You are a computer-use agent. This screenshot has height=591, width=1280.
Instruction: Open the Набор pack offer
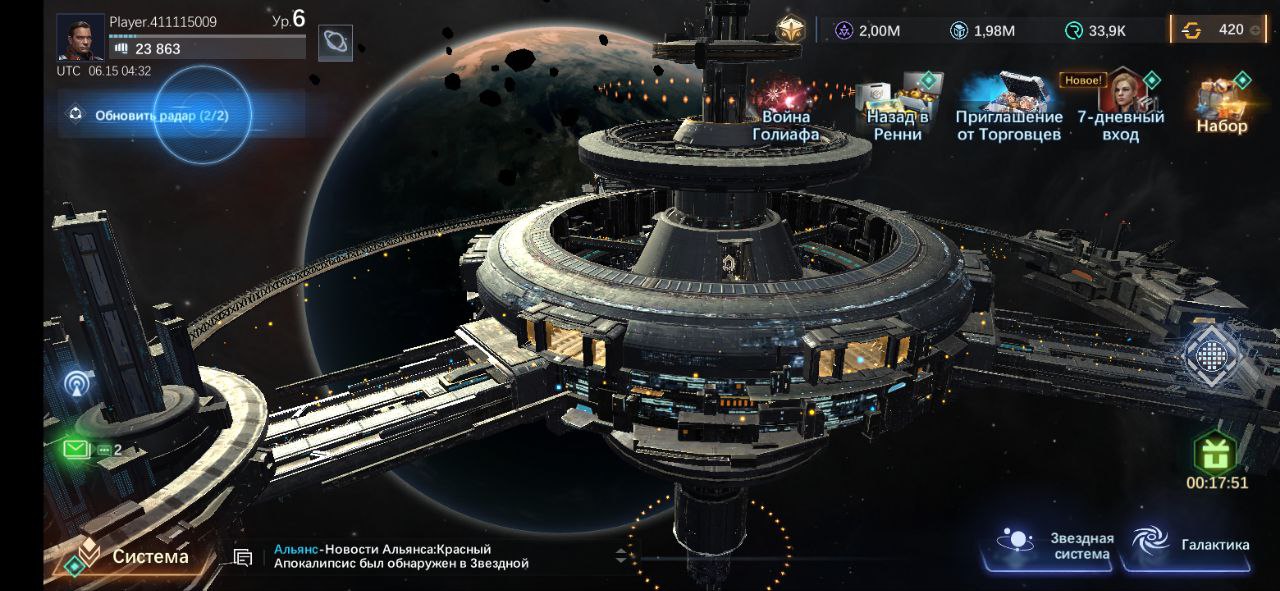[1222, 105]
